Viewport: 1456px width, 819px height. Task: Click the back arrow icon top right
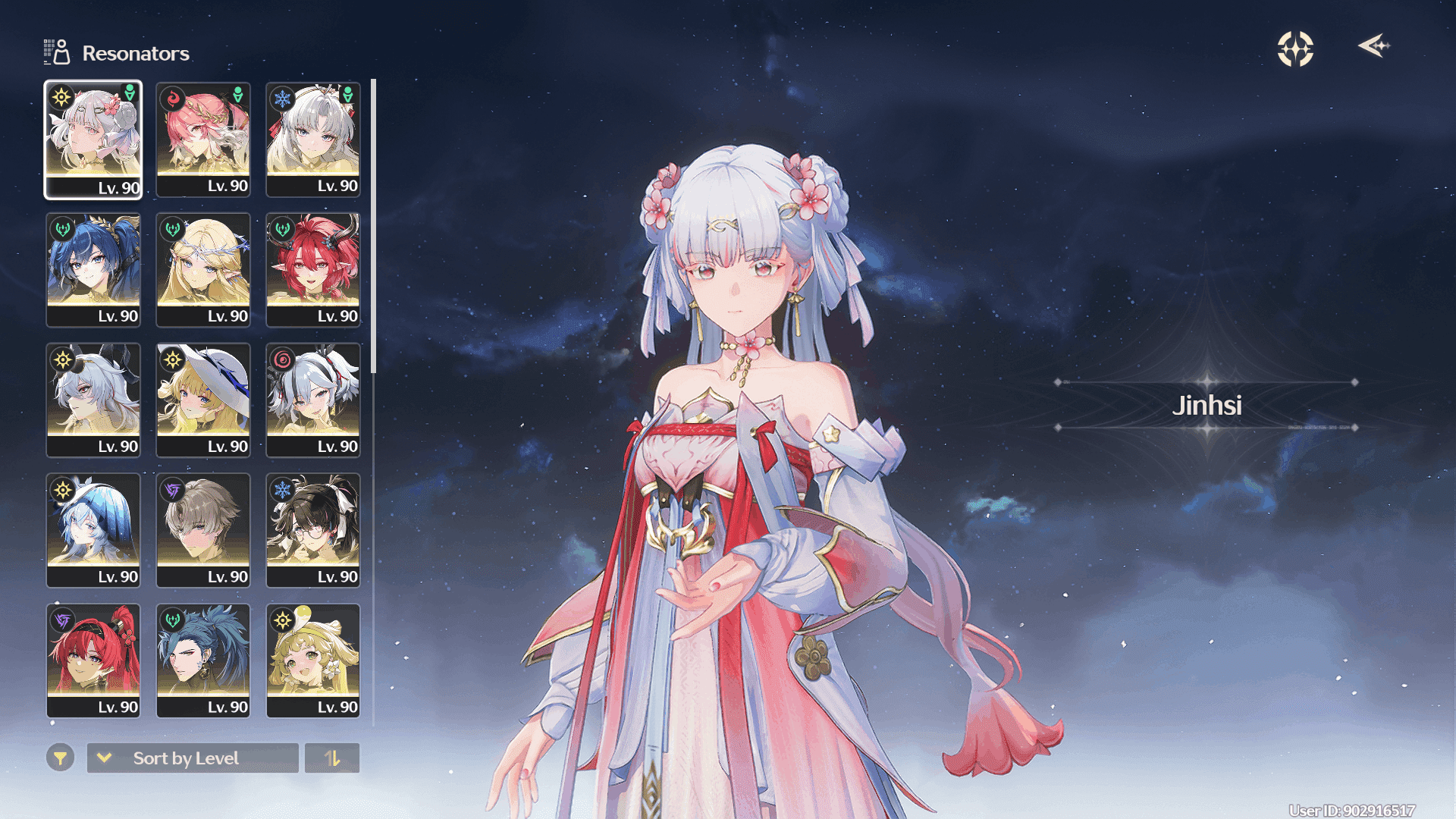pyautogui.click(x=1374, y=47)
